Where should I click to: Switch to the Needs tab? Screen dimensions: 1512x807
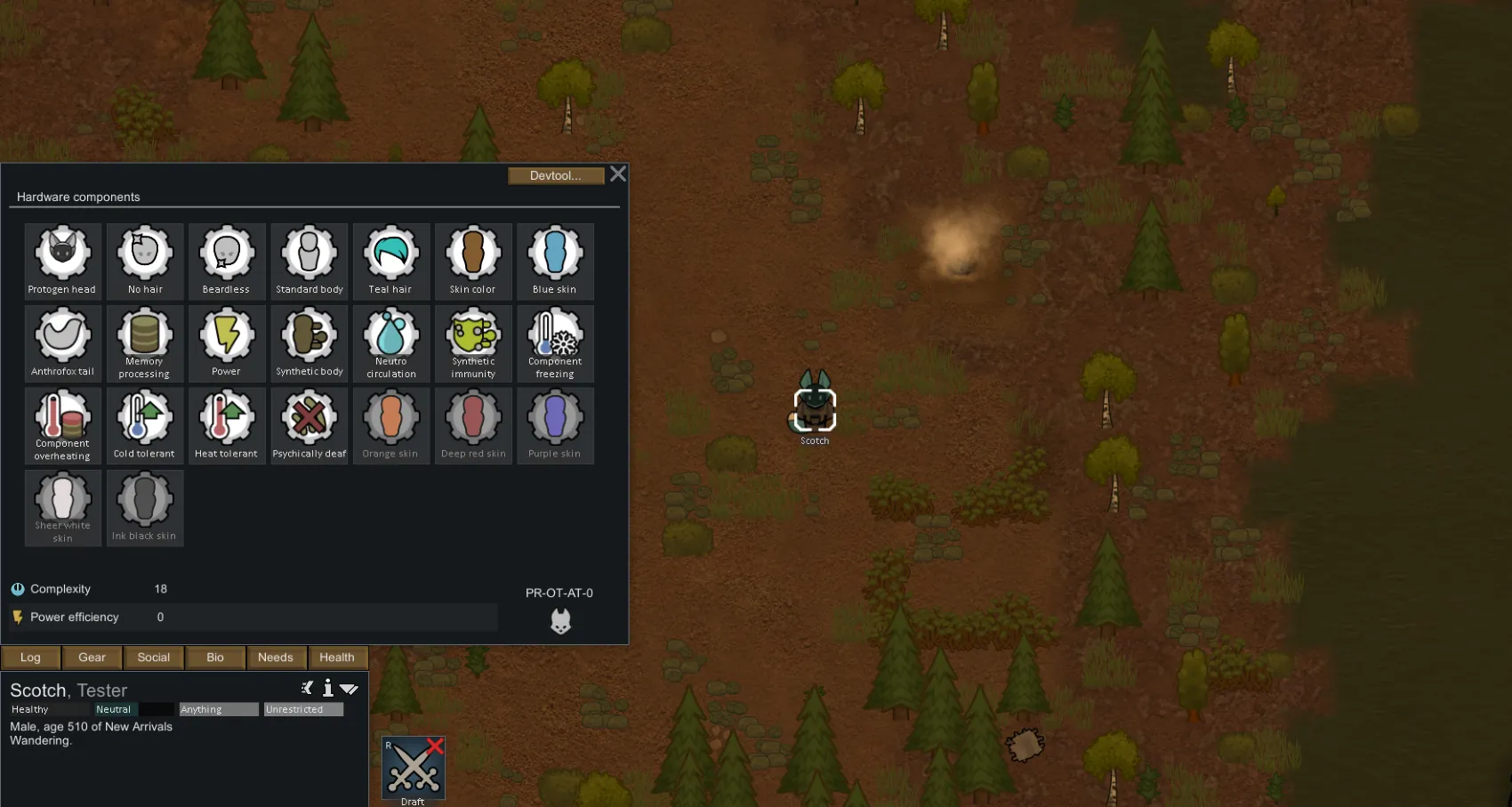[x=276, y=658]
